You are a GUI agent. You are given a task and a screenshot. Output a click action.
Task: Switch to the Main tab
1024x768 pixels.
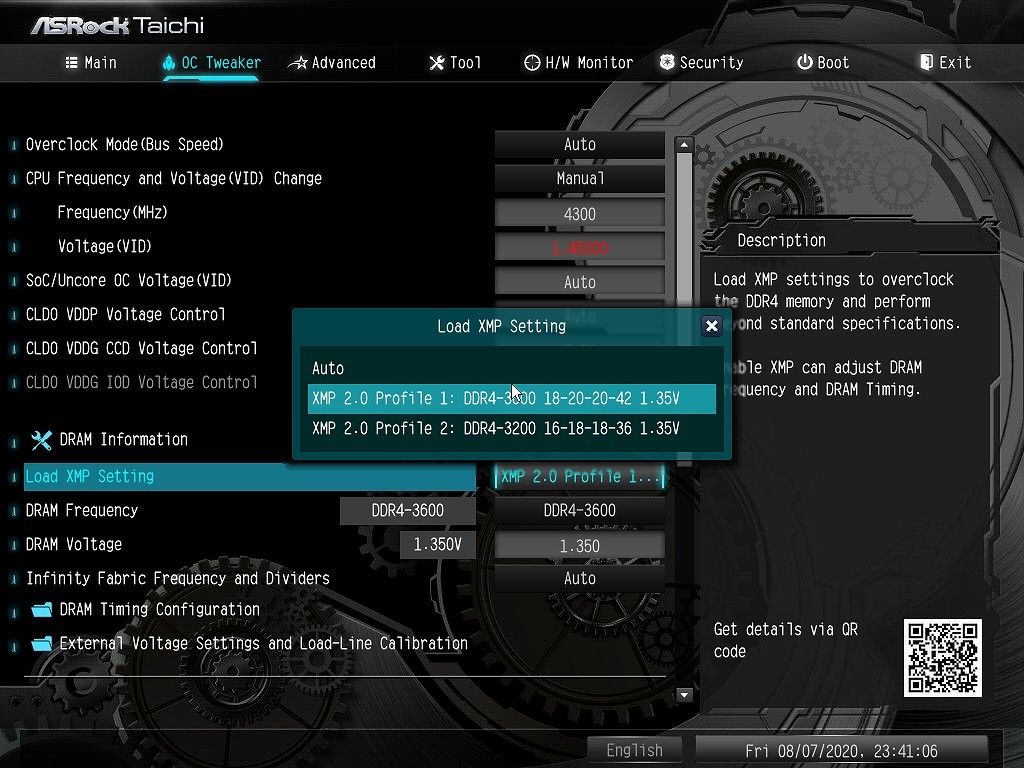(91, 62)
